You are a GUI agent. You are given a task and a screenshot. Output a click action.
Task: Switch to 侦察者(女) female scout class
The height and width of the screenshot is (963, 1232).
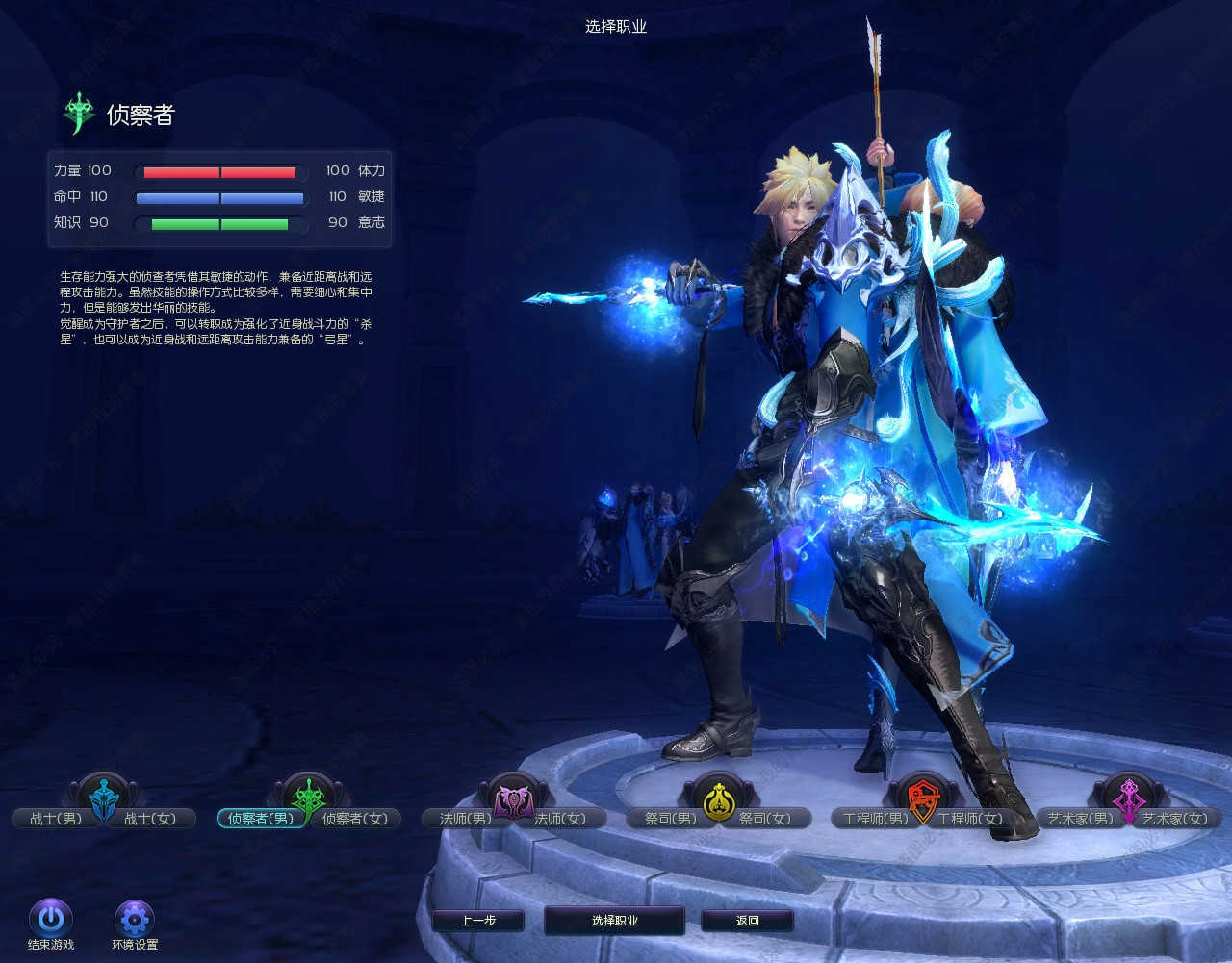click(355, 819)
